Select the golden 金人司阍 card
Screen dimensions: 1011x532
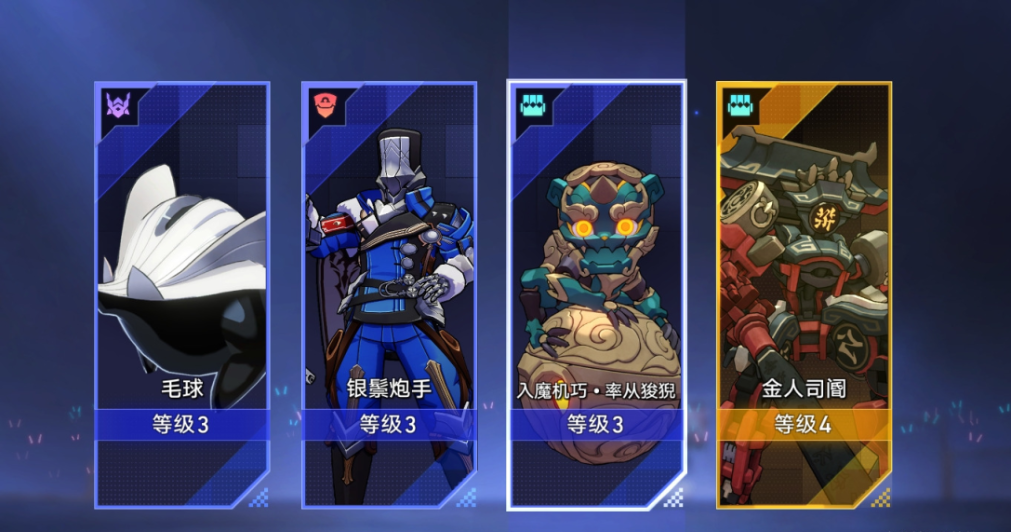point(803,295)
